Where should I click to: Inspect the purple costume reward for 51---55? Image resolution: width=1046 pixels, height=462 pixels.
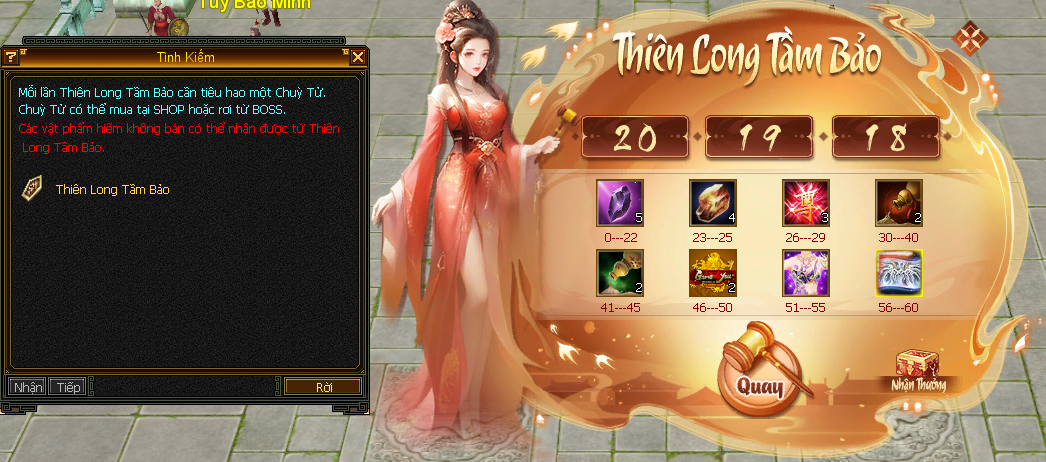(x=806, y=273)
